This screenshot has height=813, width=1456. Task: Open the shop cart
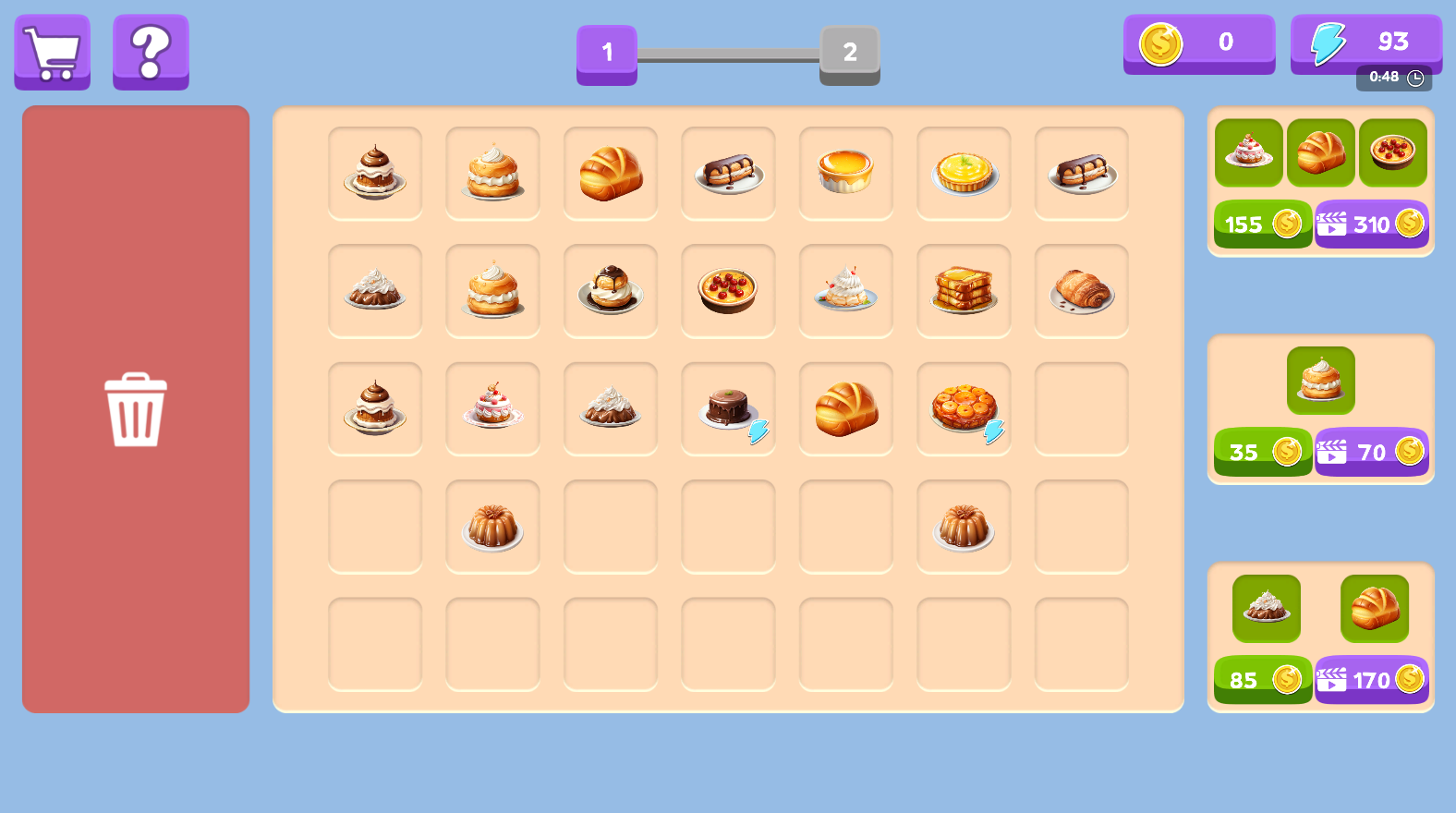[52, 52]
